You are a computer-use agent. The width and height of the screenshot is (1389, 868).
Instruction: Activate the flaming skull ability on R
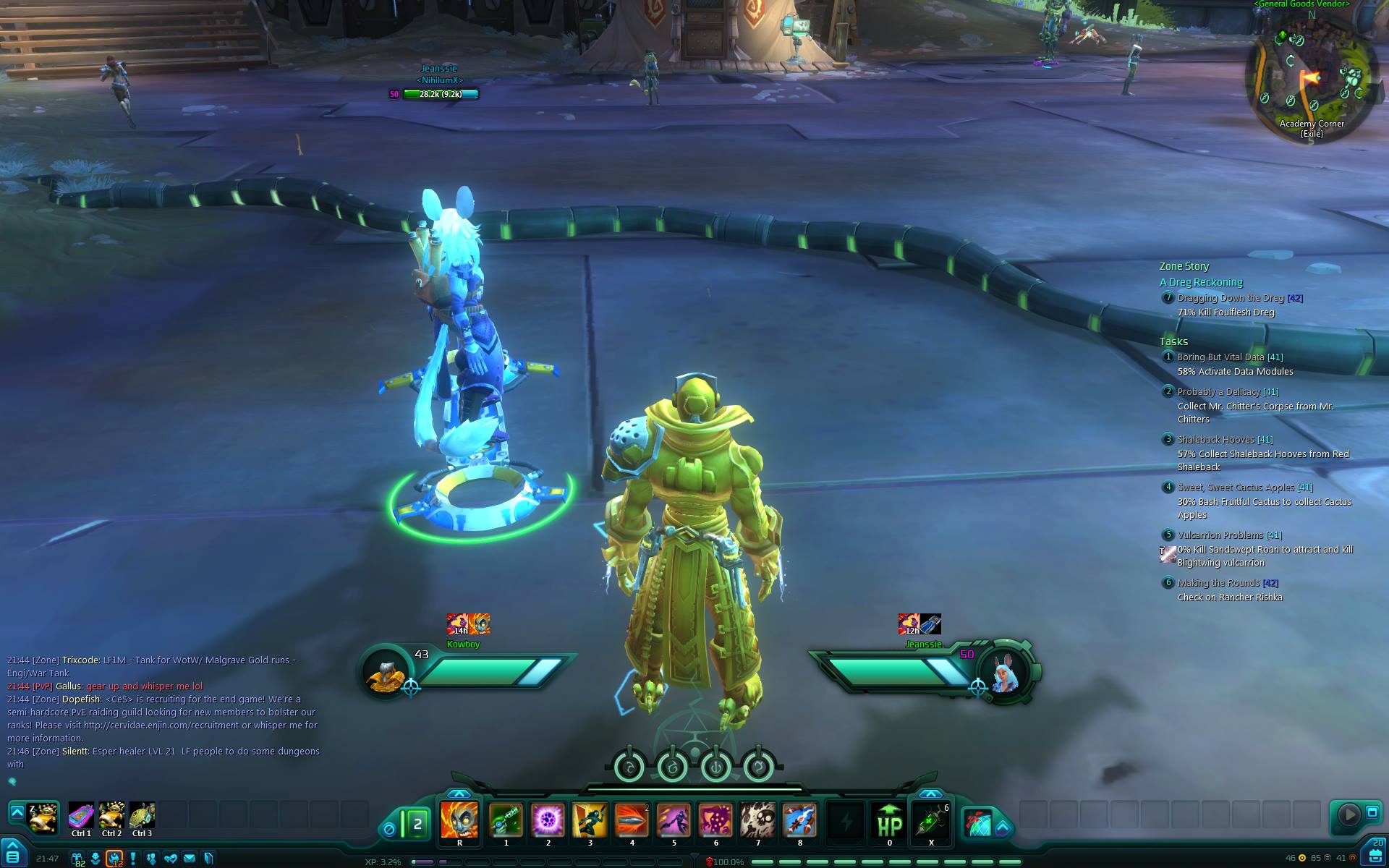pos(459,820)
